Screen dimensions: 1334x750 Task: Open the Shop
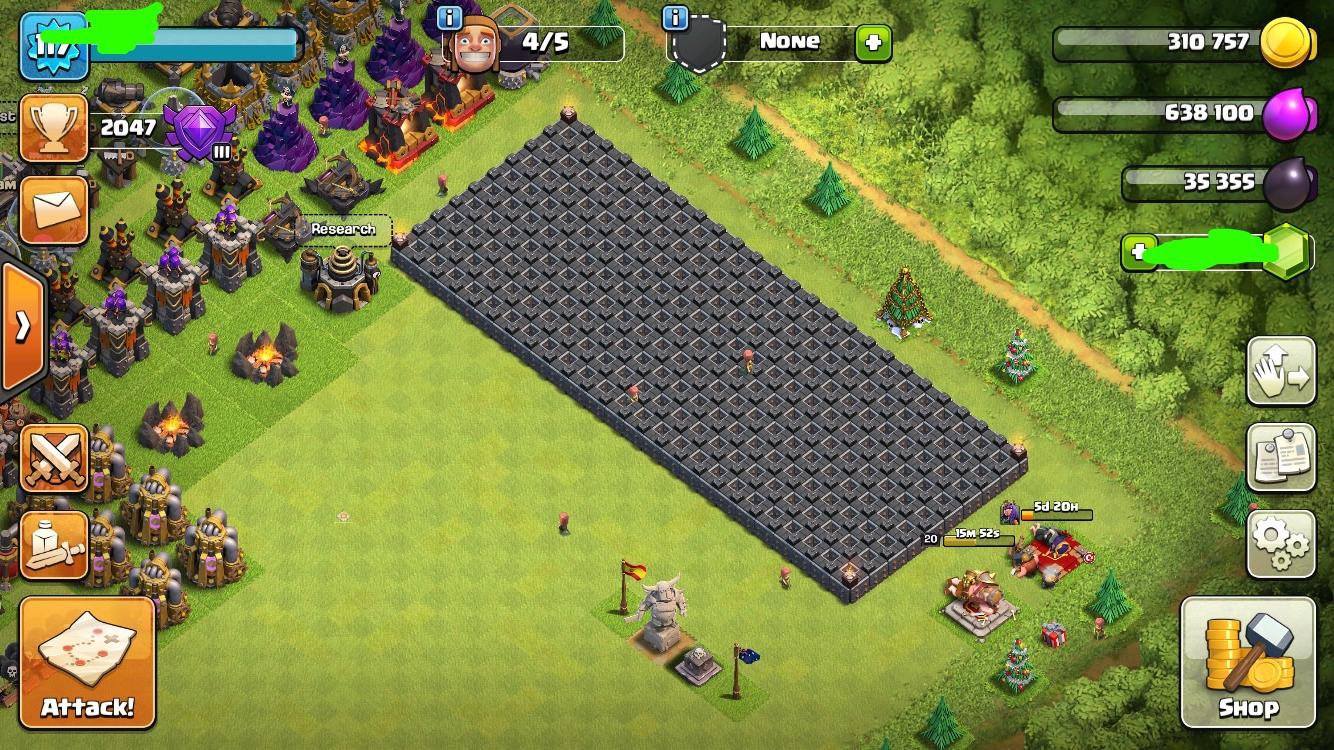[x=1247, y=662]
